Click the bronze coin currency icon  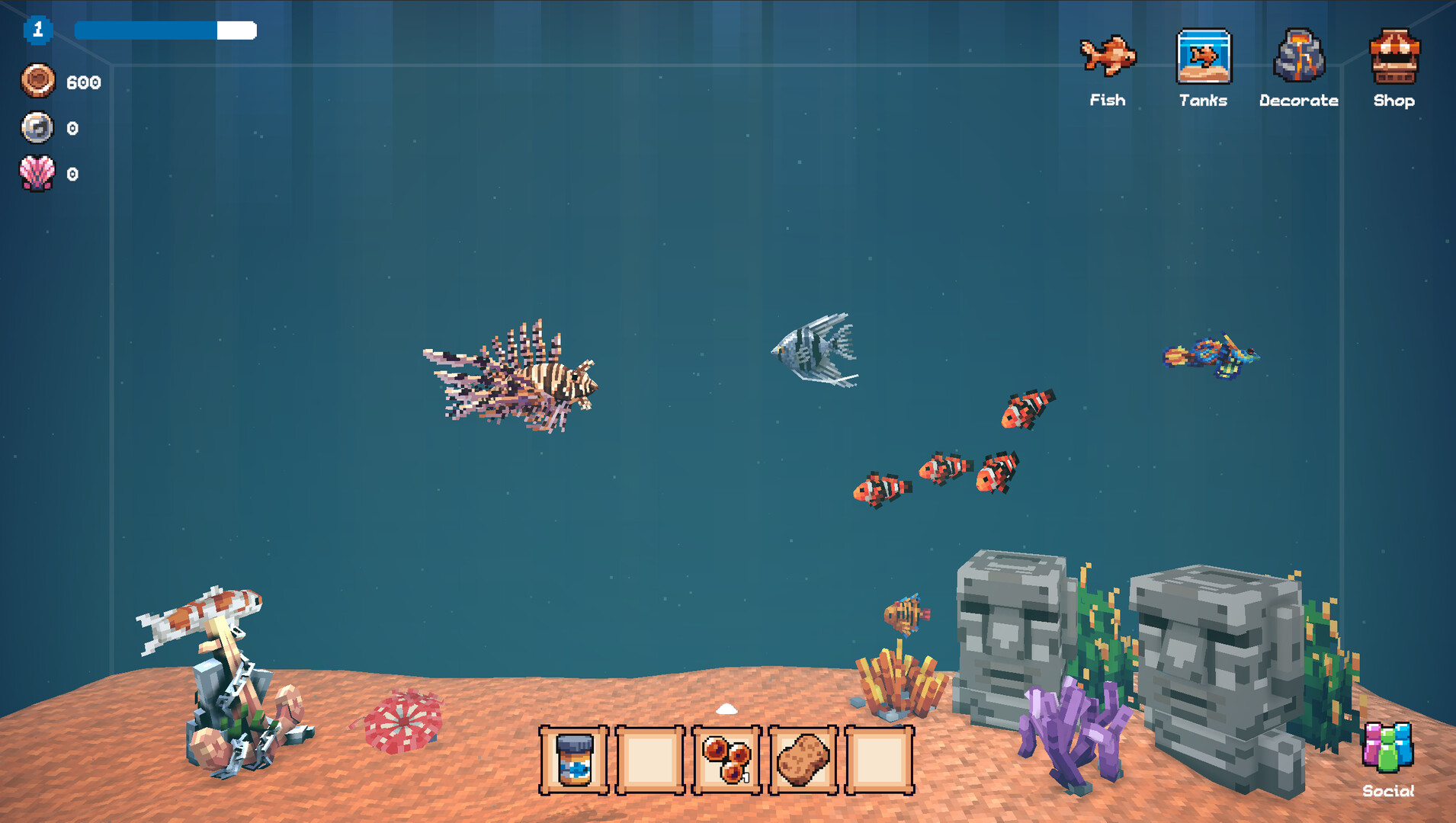click(x=37, y=80)
